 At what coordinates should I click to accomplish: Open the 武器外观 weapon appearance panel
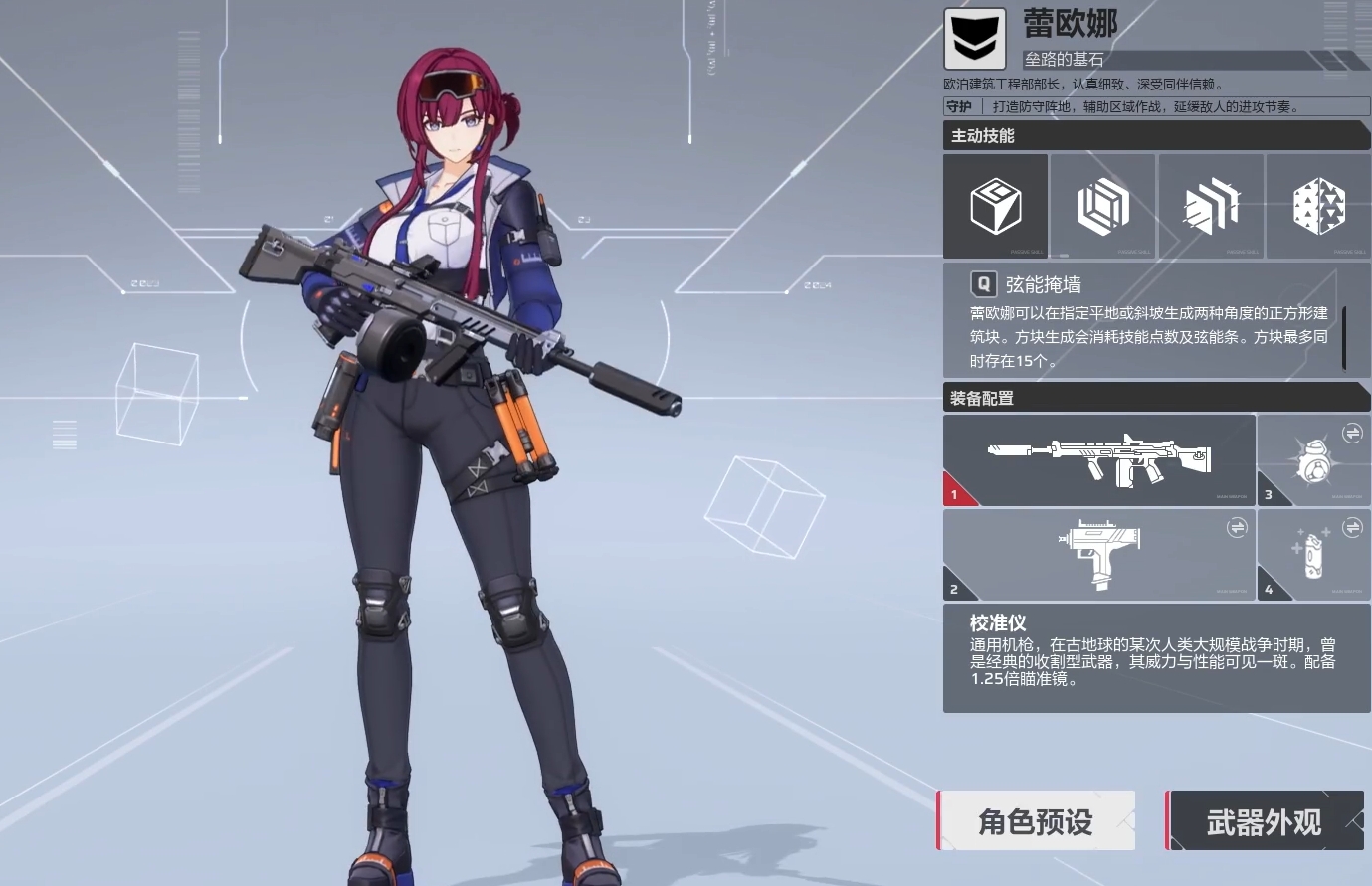1265,820
